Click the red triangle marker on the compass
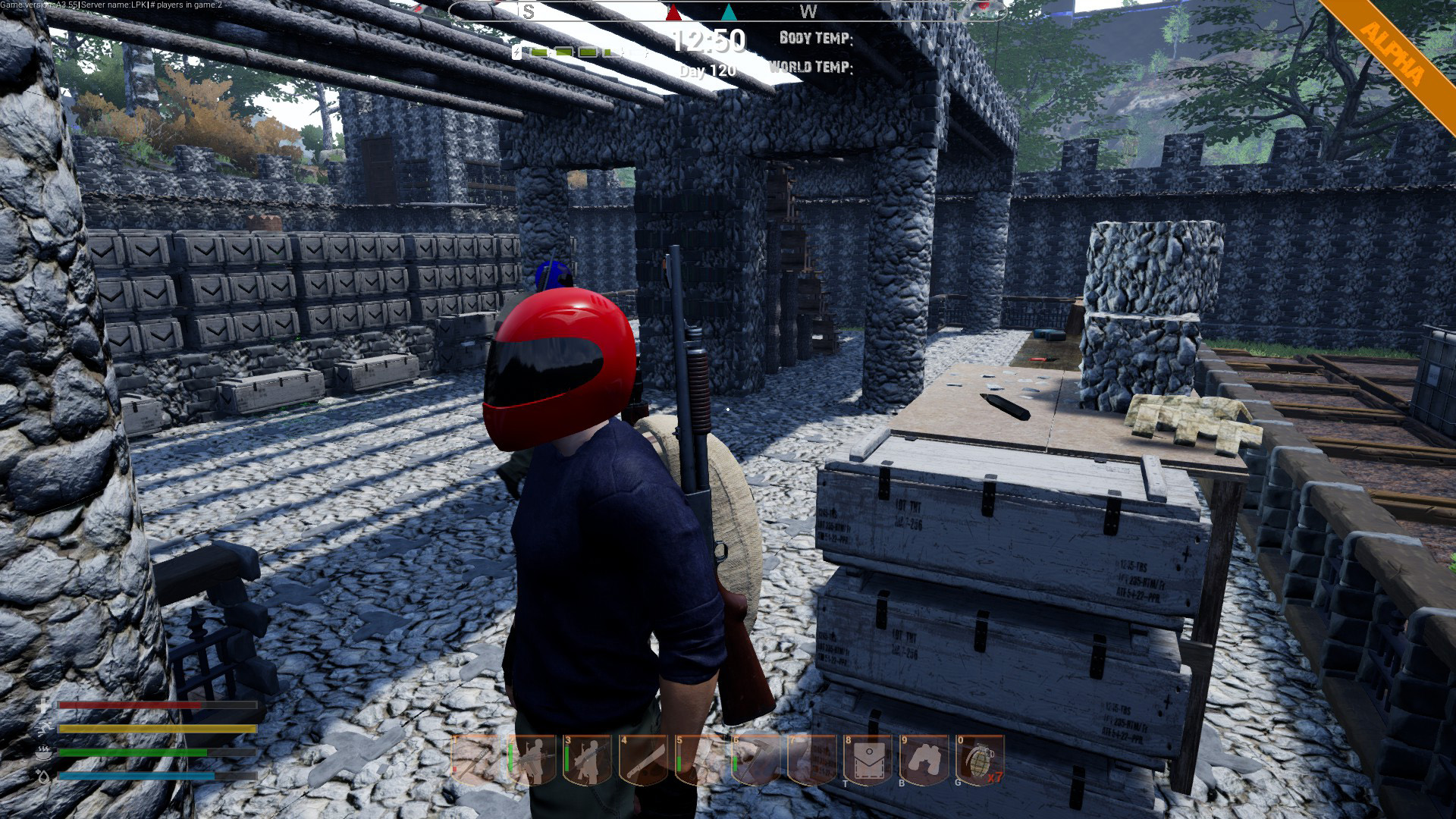 pos(672,11)
